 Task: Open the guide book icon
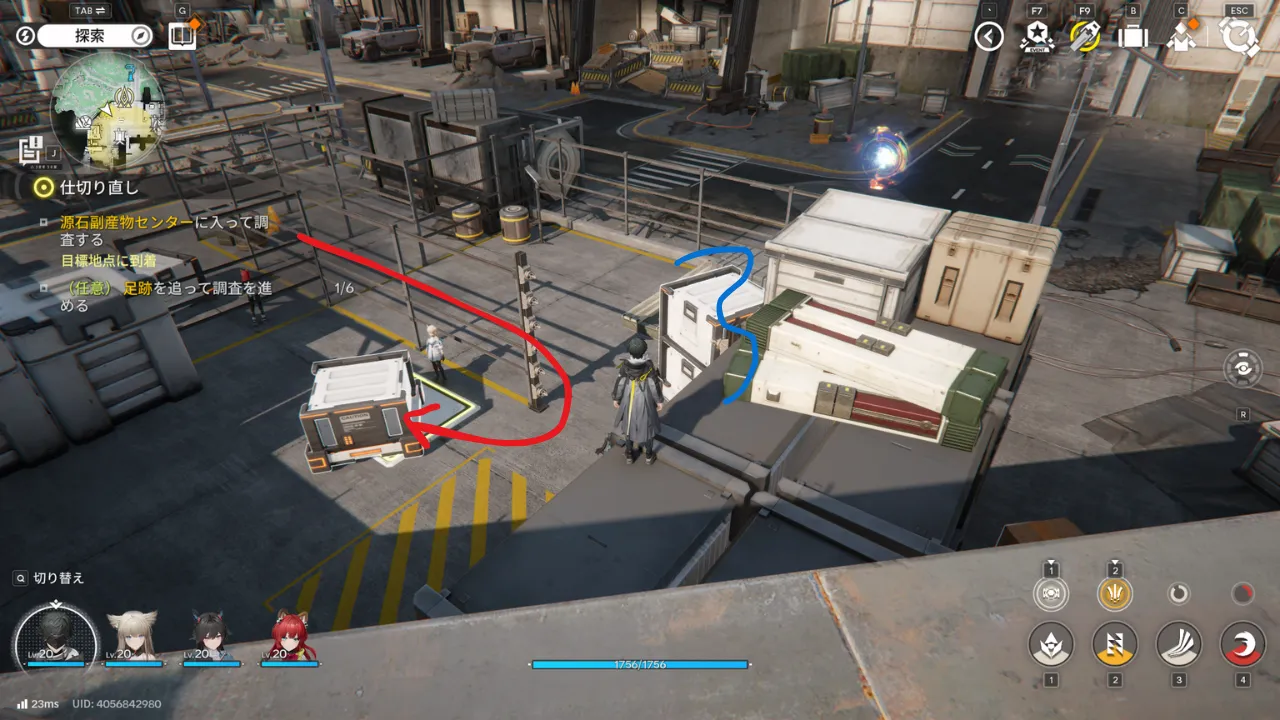[x=182, y=36]
